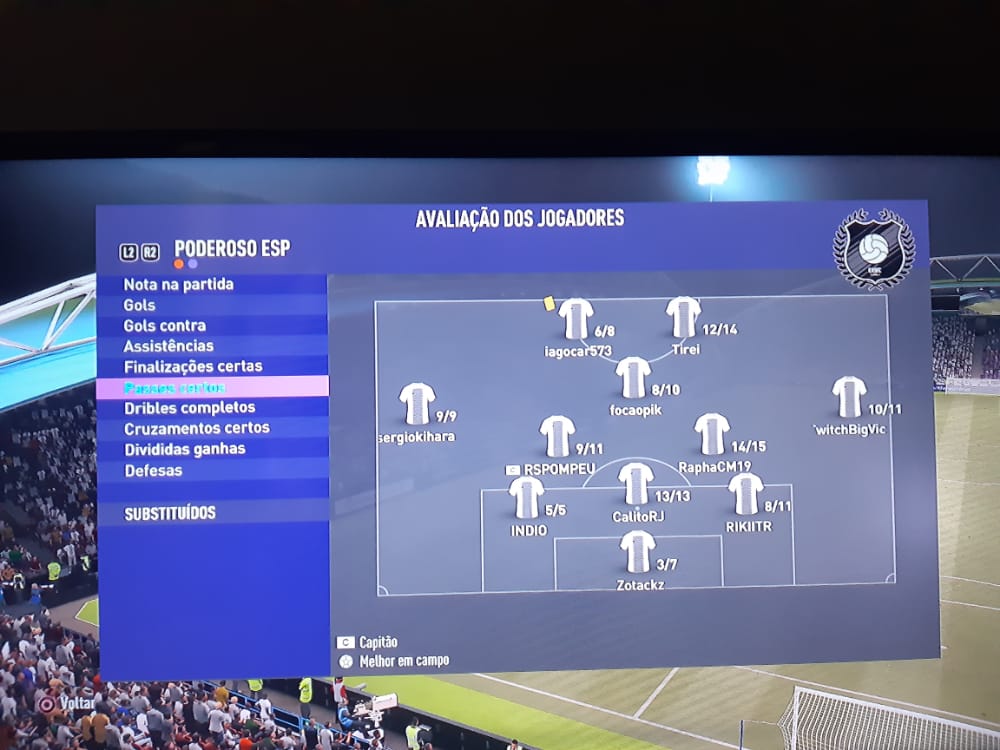Switch to Dribles completos

pyautogui.click(x=190, y=408)
